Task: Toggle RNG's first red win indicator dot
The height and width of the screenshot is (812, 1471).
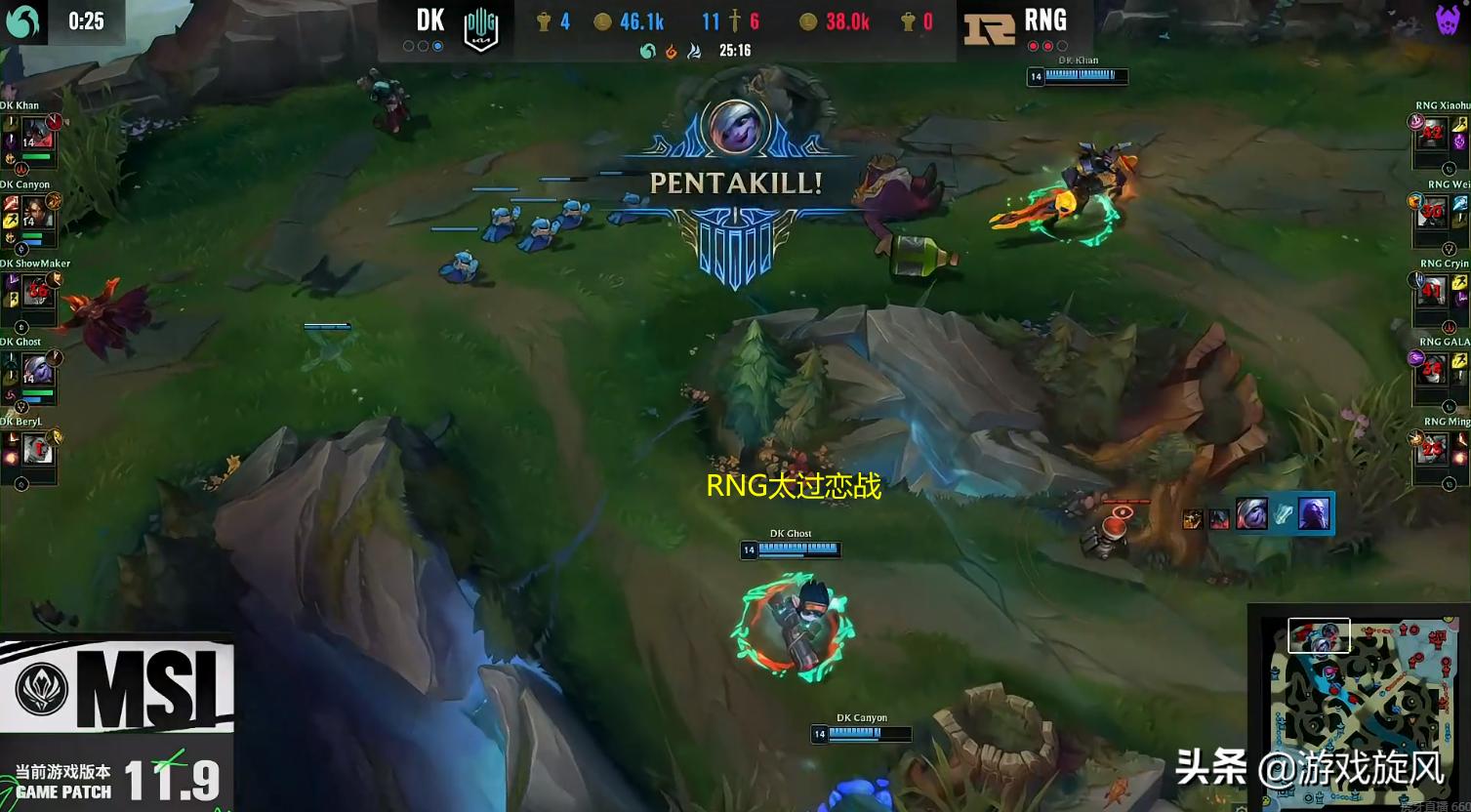Action: coord(1033,45)
